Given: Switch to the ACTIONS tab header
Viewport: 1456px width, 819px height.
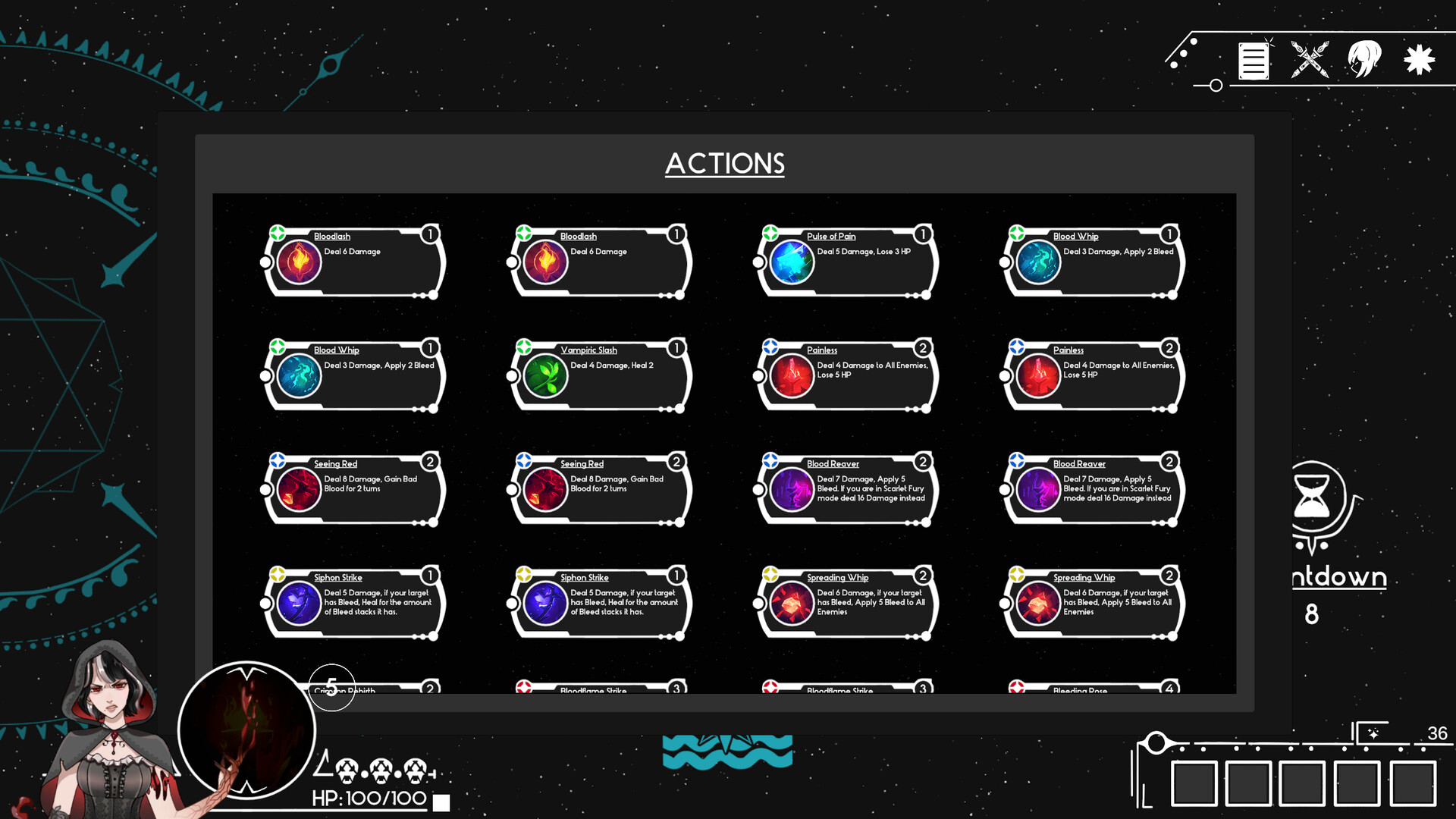Looking at the screenshot, I should click(725, 163).
